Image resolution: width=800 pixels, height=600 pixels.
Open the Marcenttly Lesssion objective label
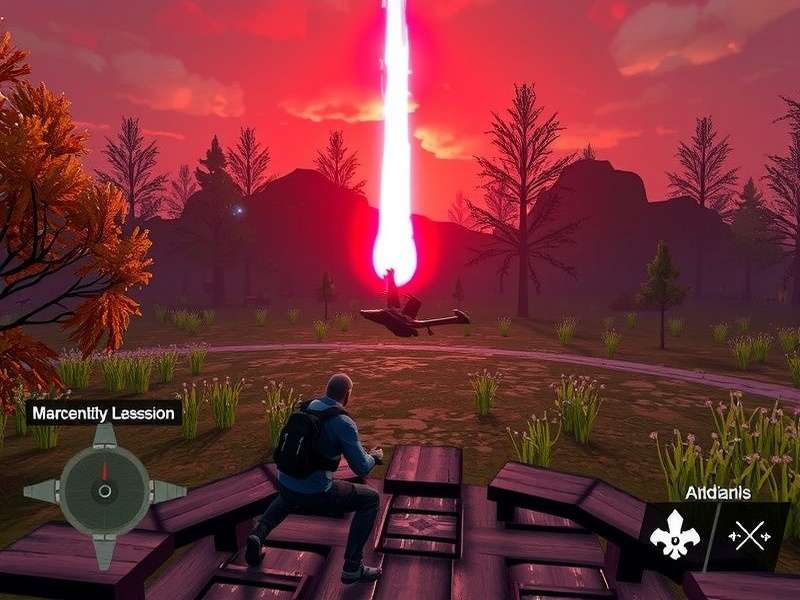coord(104,412)
